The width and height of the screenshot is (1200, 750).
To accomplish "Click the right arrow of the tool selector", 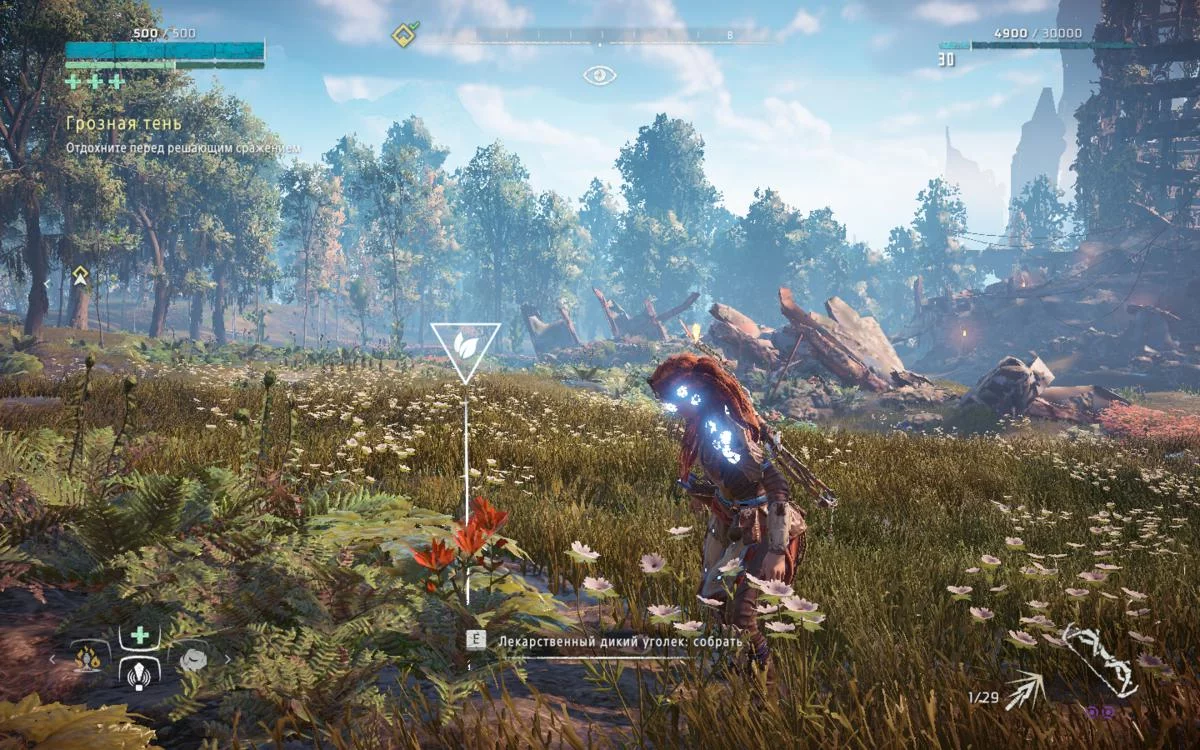I will [228, 659].
